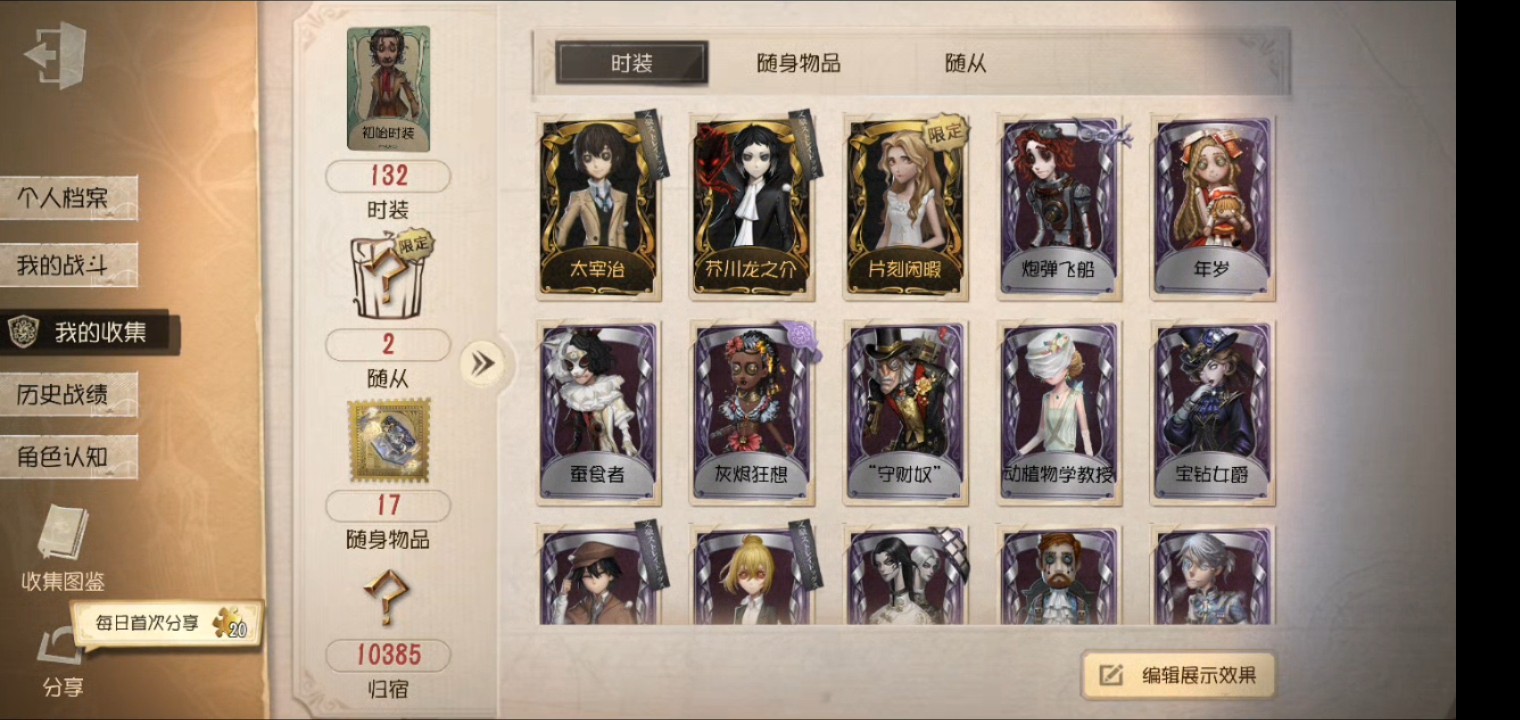This screenshot has width=1520, height=720.
Task: Open 角色认知 menu entry
Action: pyautogui.click(x=68, y=457)
